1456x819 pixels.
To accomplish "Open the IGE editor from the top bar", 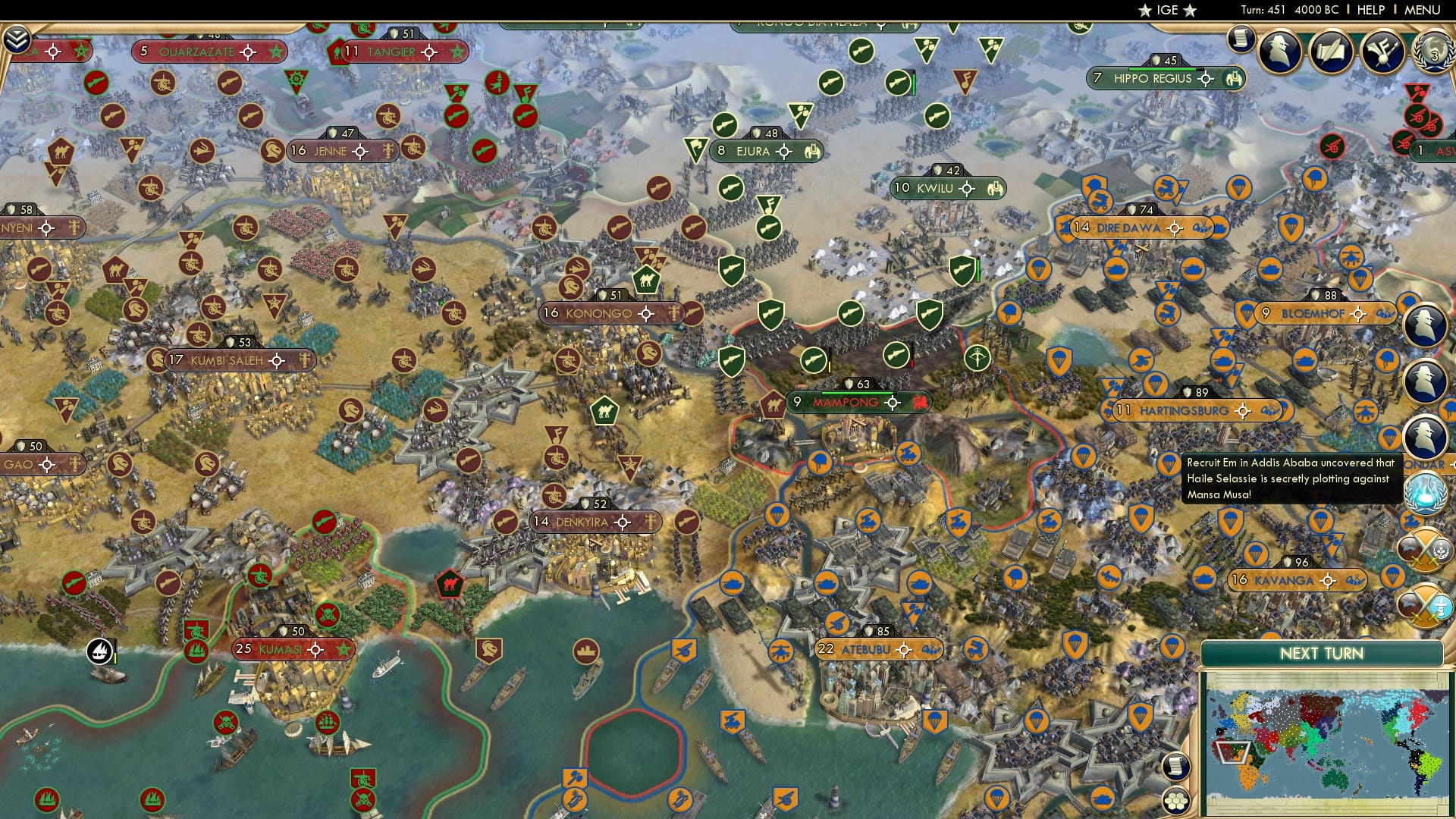I will click(x=1166, y=10).
